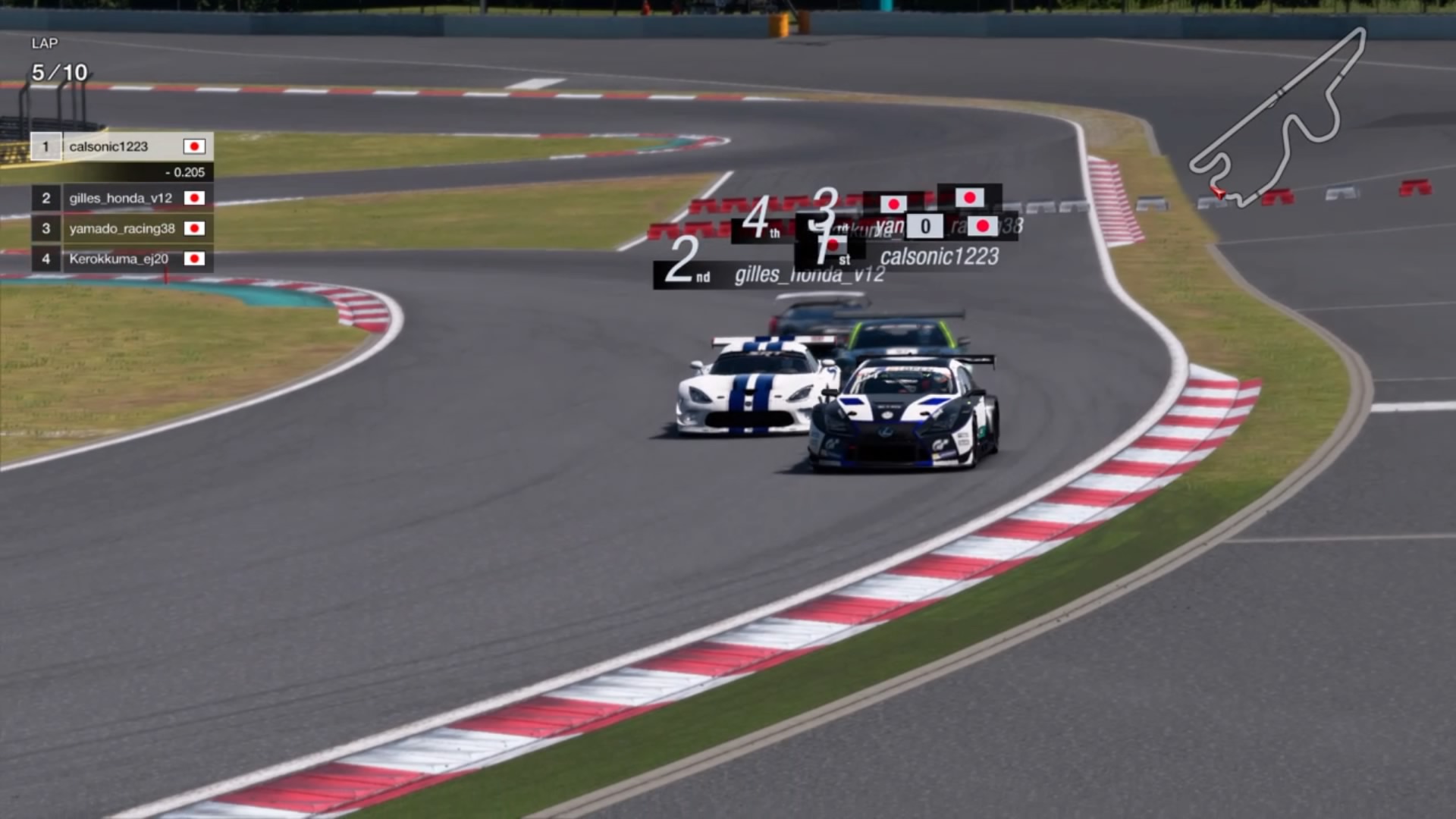This screenshot has width=1456, height=819.
Task: Select Kerokkuma_ej20 standings row
Action: coord(121,259)
